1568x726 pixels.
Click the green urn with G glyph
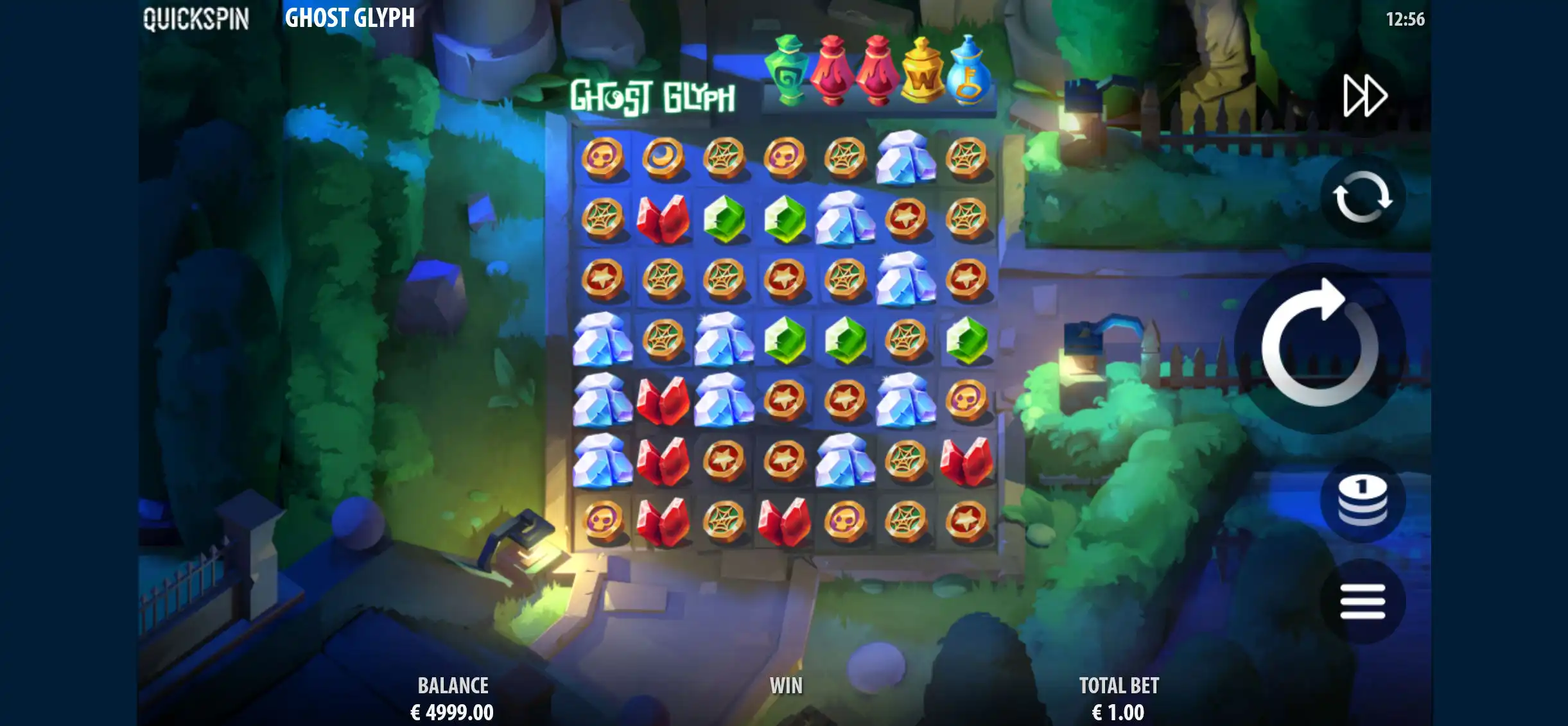pyautogui.click(x=788, y=71)
